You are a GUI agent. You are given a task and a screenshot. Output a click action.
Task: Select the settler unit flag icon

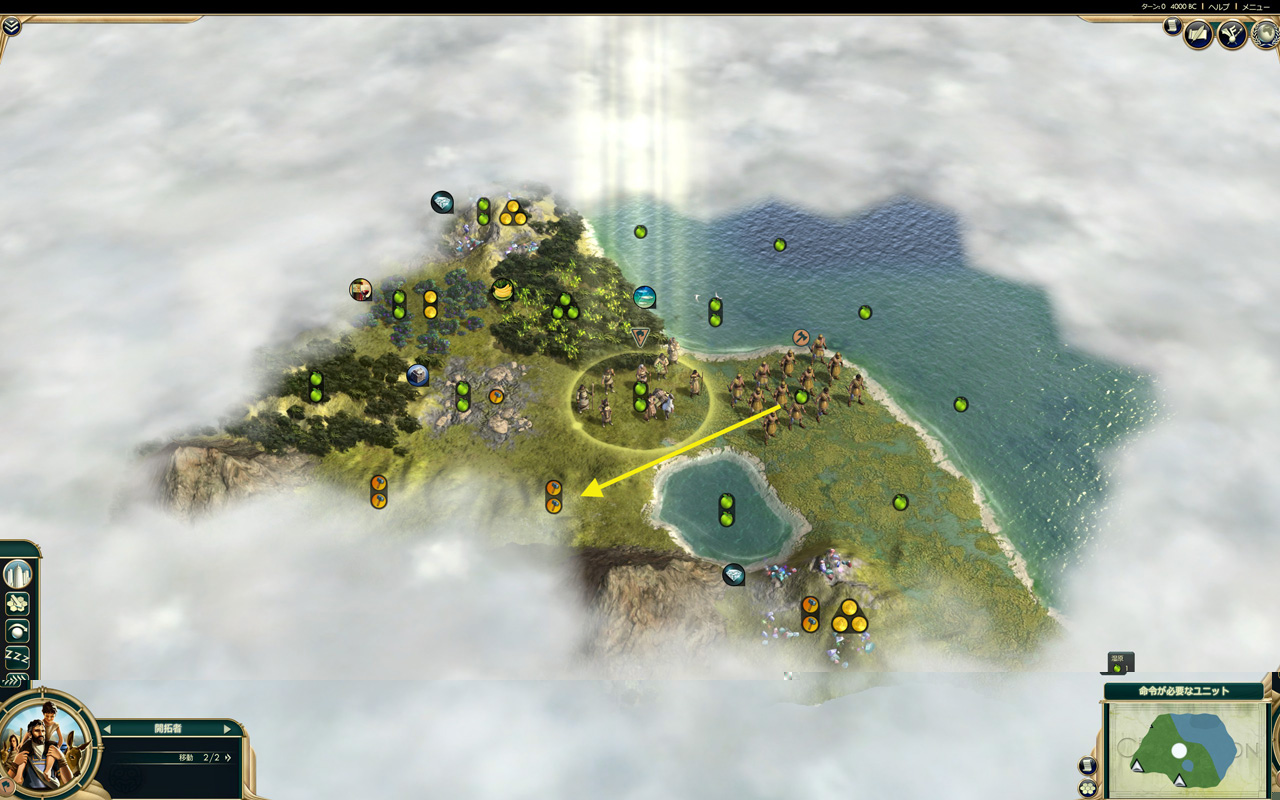pos(640,337)
